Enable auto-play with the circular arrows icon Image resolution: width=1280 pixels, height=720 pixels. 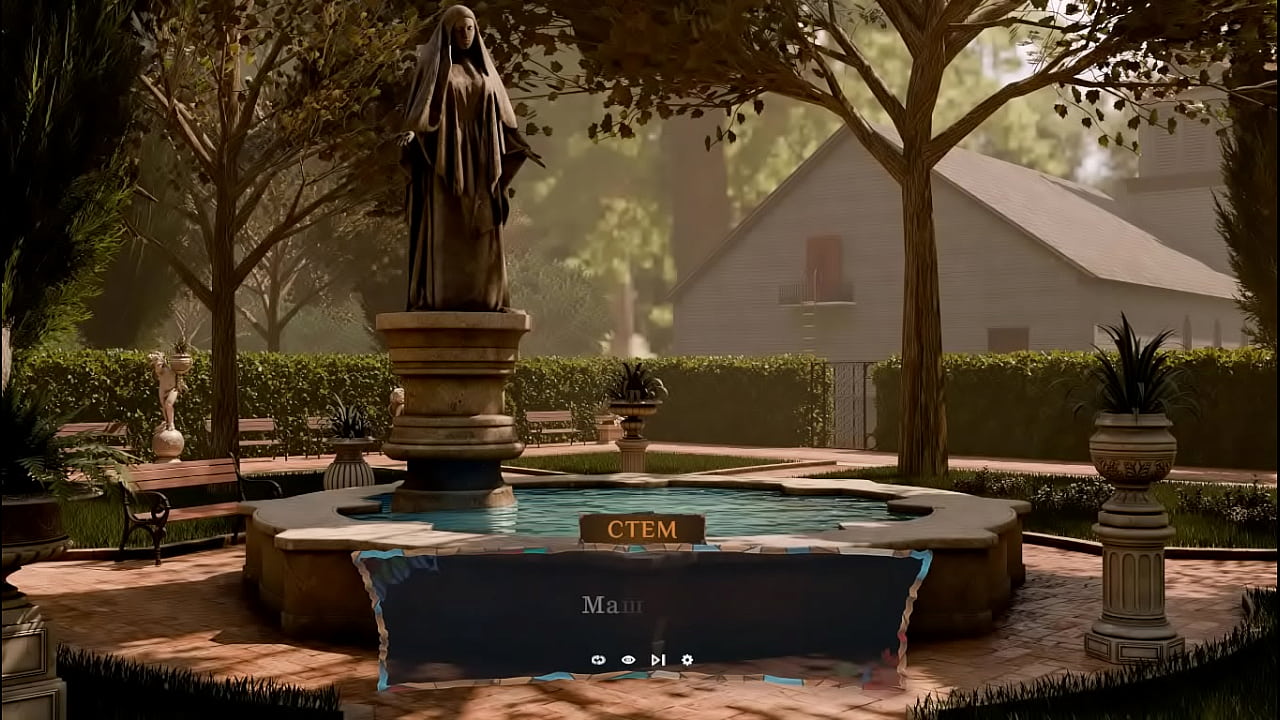click(x=598, y=660)
